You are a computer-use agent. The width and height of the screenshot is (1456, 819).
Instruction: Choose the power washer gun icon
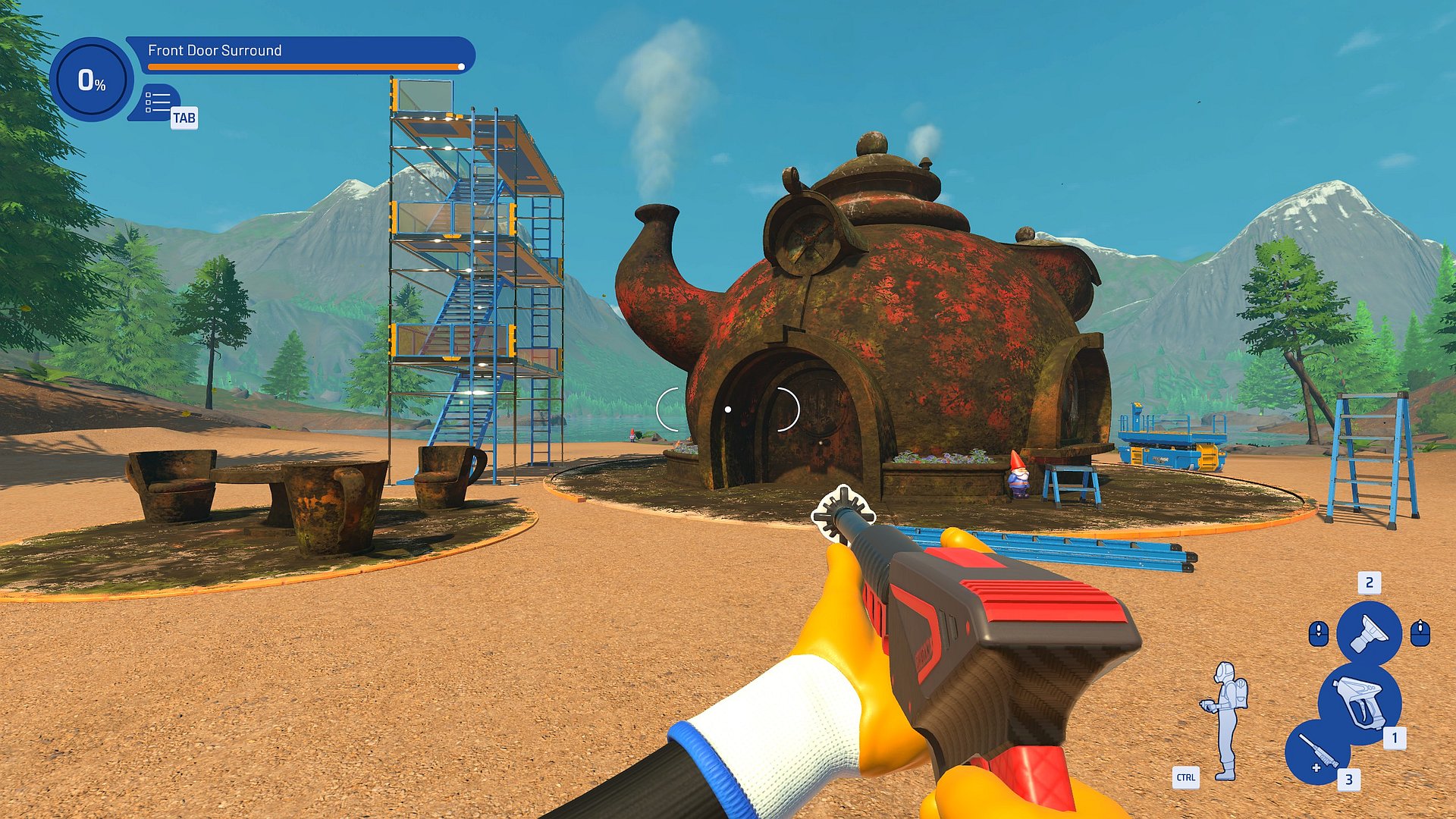[x=1360, y=701]
